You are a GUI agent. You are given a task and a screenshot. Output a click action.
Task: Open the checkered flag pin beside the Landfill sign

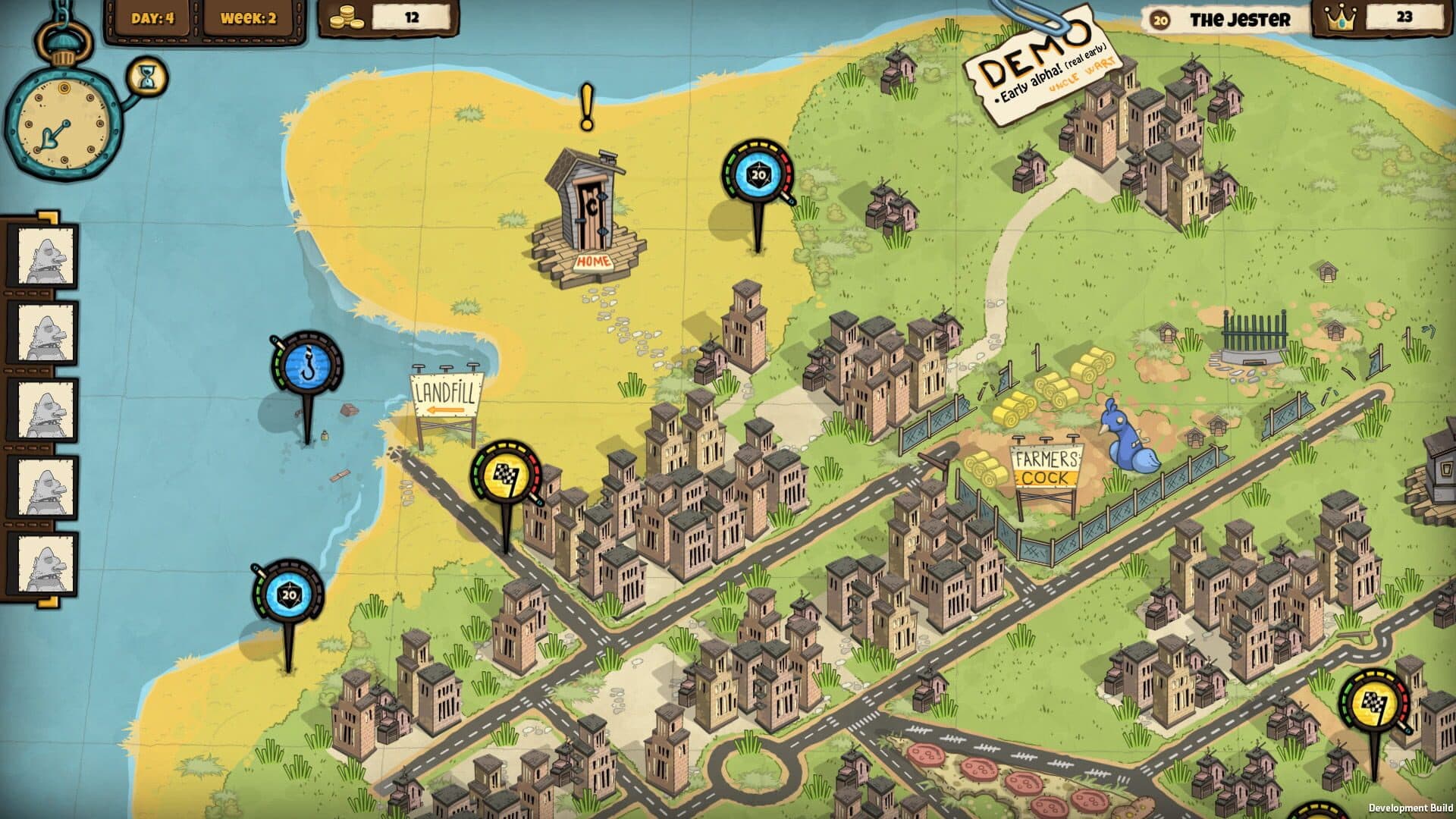[506, 474]
